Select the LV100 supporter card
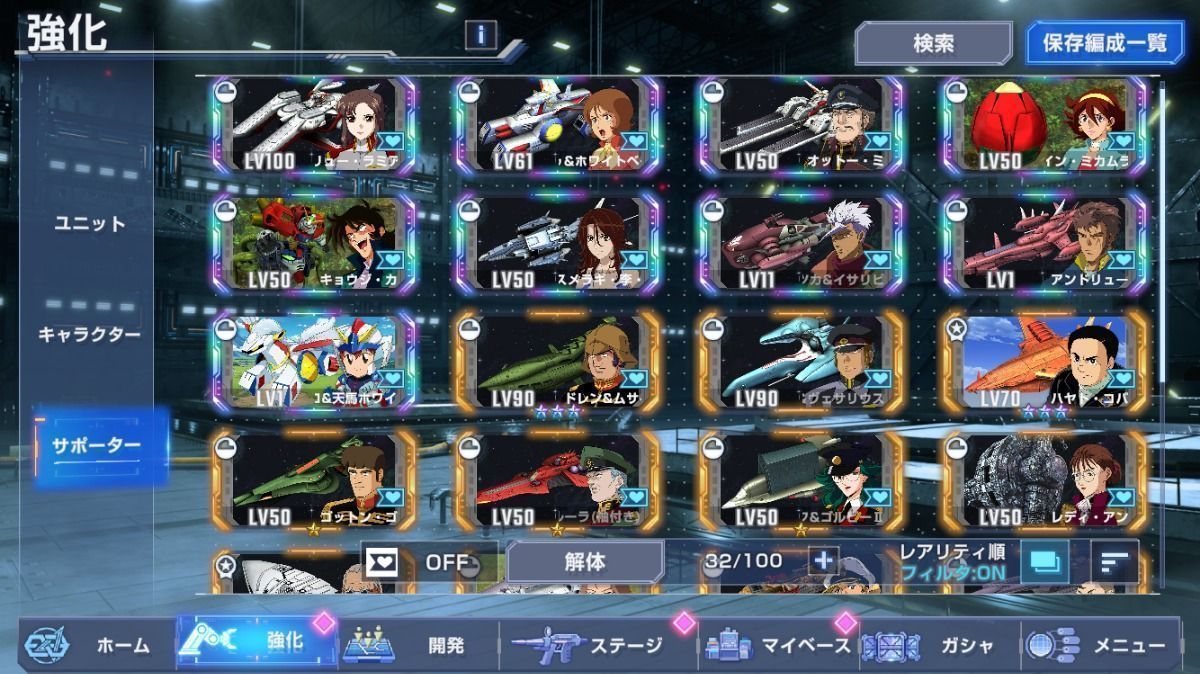 click(314, 127)
